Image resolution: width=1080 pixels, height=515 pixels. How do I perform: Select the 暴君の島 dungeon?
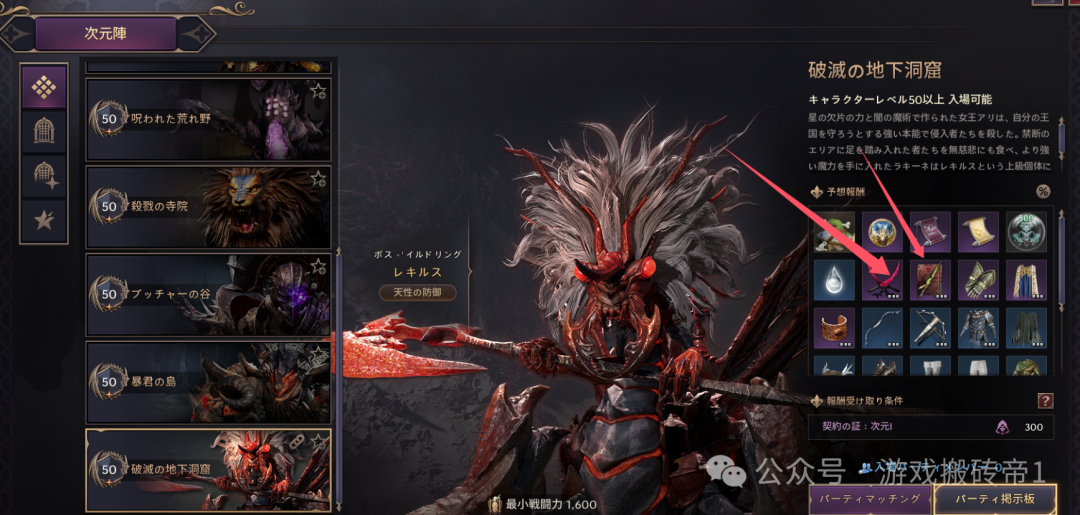(x=208, y=382)
